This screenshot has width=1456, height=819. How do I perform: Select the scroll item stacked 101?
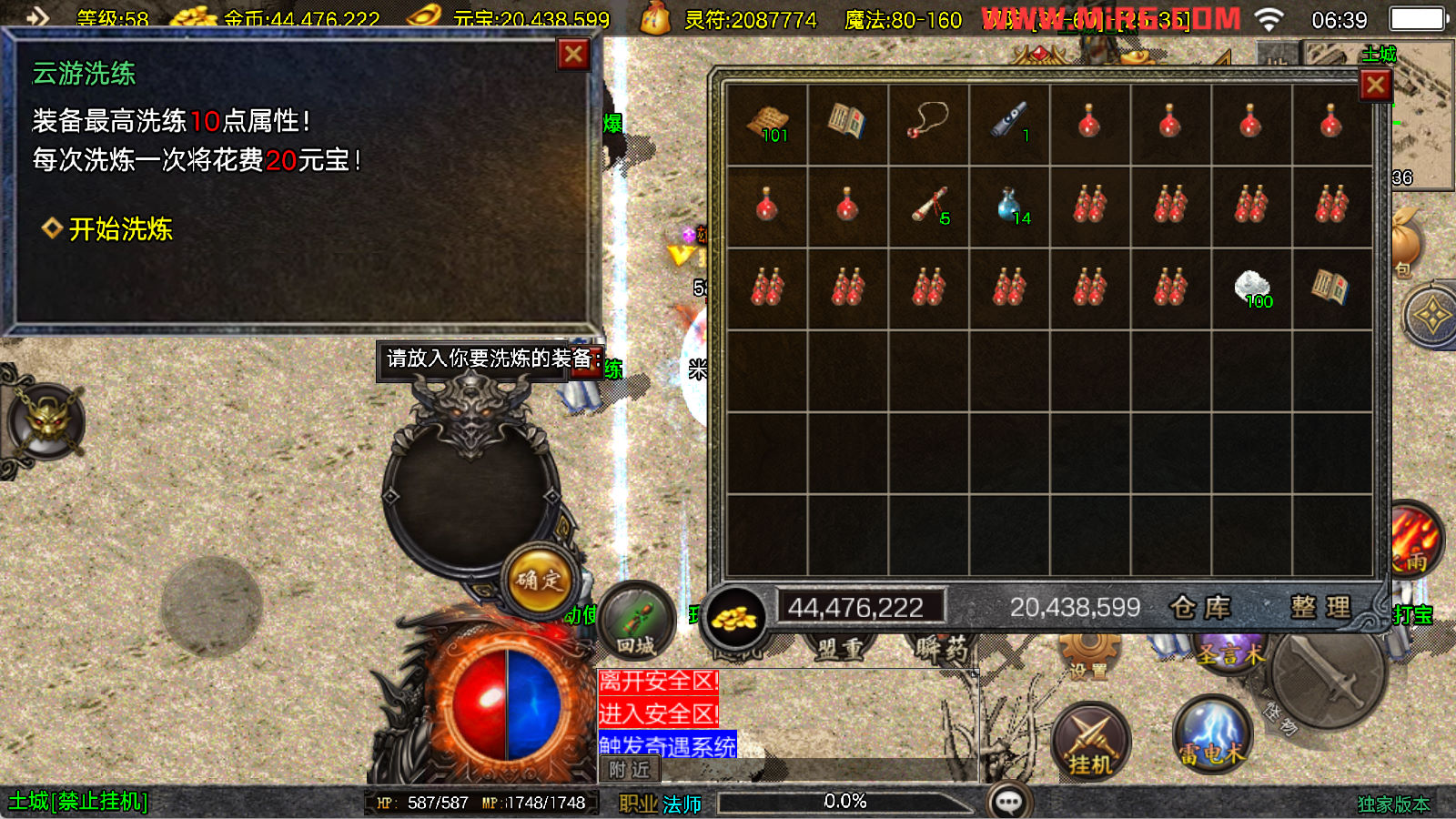pos(767,124)
